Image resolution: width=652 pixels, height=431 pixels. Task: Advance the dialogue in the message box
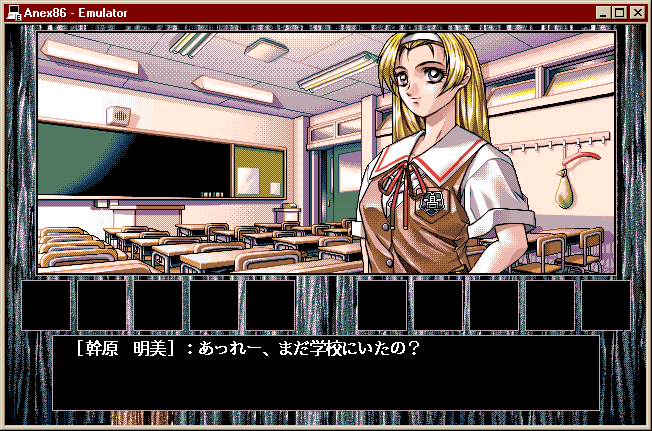(x=325, y=372)
